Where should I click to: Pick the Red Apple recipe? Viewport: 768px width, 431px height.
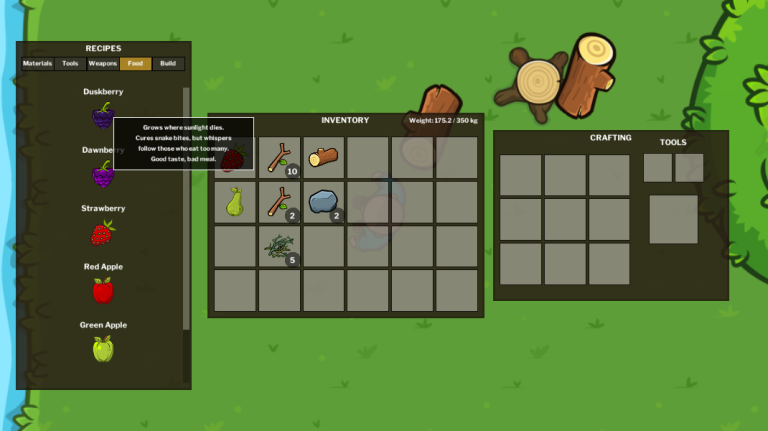(x=103, y=291)
